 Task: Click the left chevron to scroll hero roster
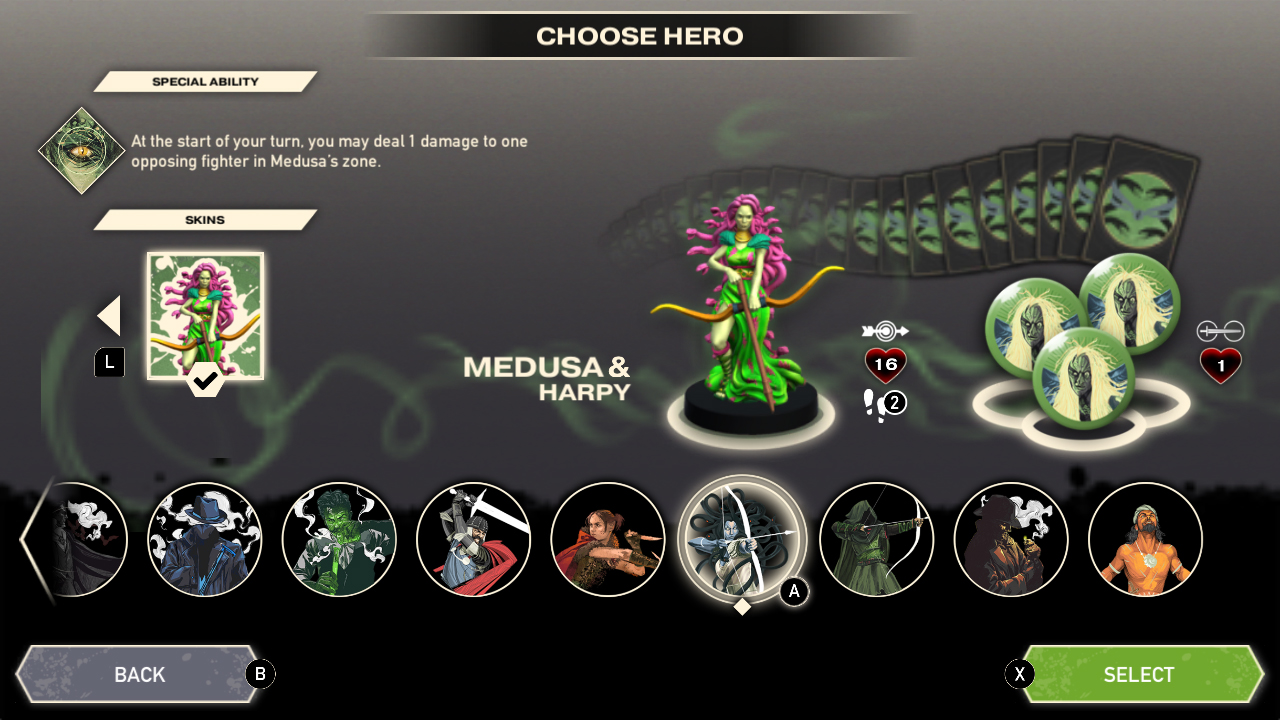[27, 540]
